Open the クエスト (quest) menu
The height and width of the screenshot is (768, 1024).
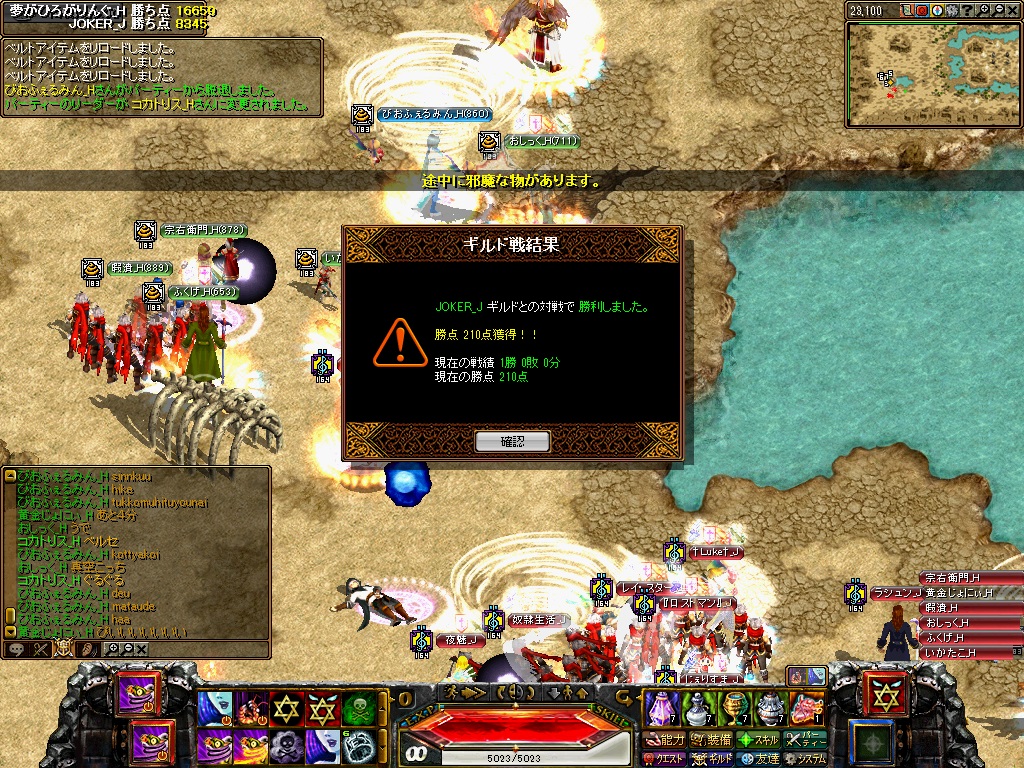click(665, 759)
